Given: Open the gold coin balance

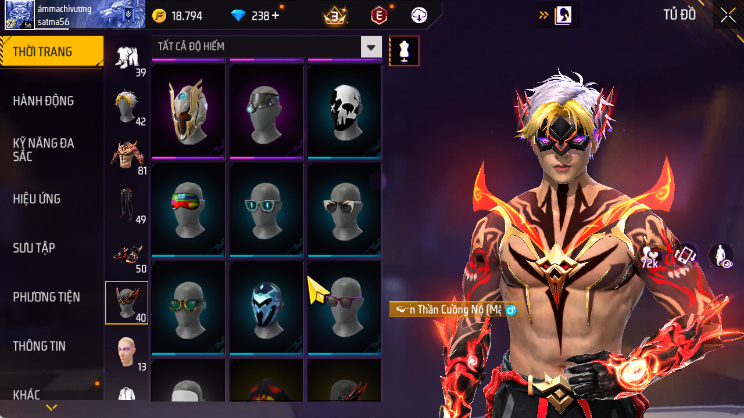Looking at the screenshot, I should pyautogui.click(x=178, y=16).
